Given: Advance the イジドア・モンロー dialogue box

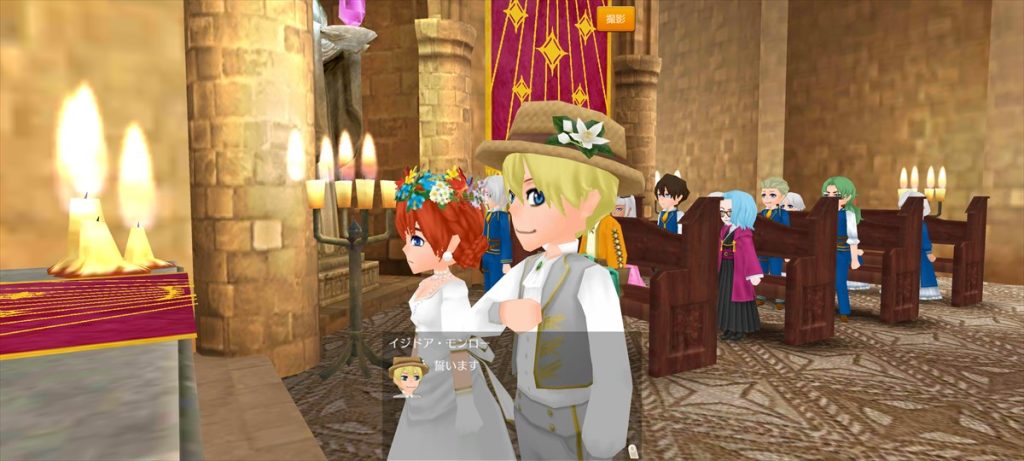Looking at the screenshot, I should (512, 390).
